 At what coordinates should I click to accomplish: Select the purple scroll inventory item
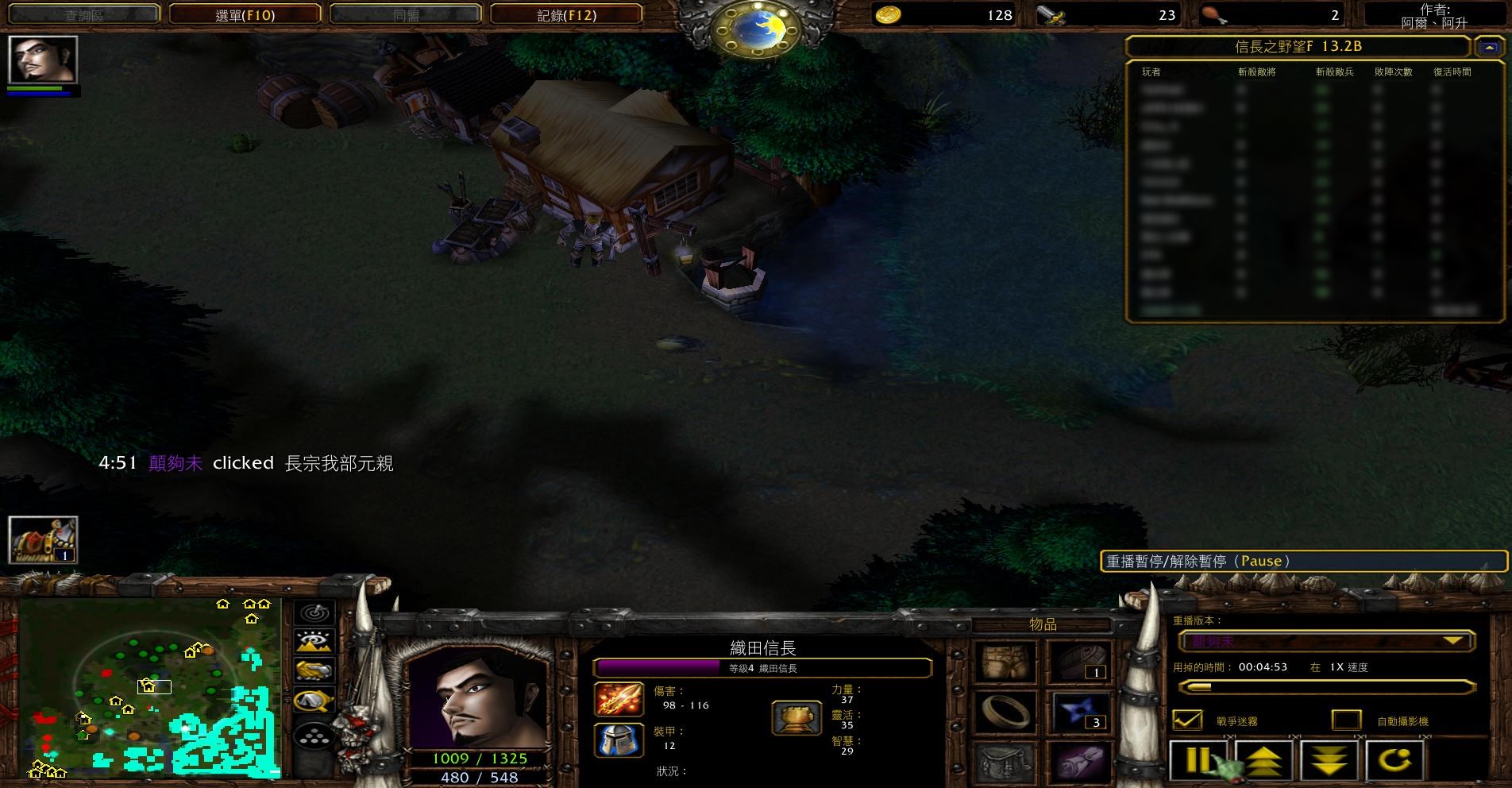(x=1079, y=760)
